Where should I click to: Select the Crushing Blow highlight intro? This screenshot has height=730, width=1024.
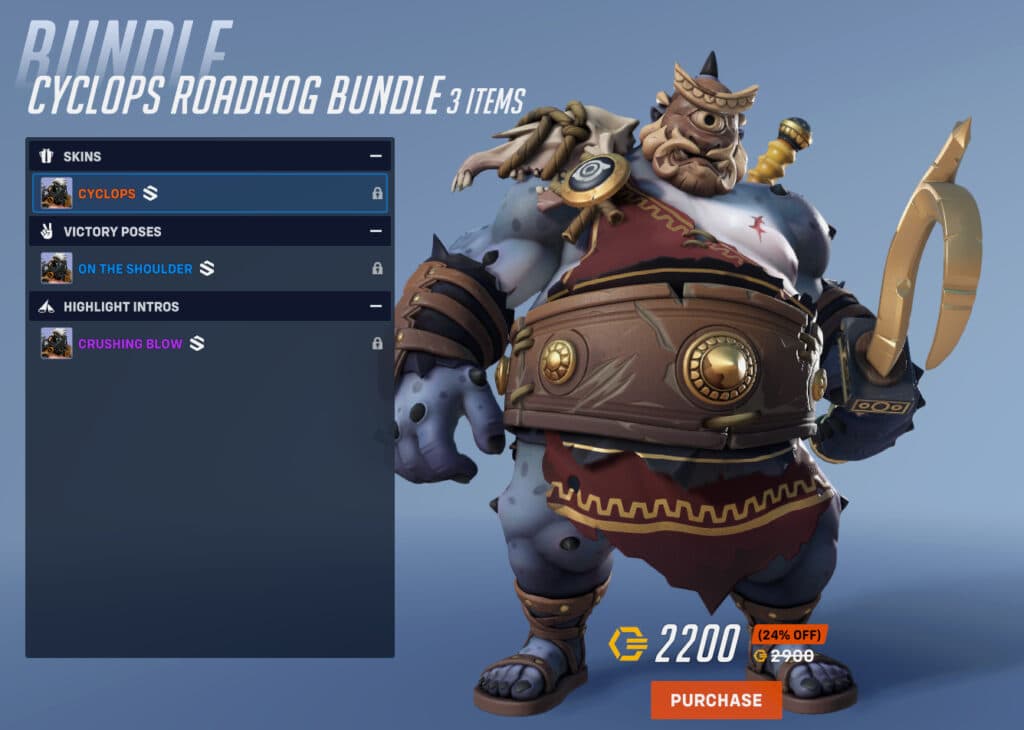click(x=209, y=344)
